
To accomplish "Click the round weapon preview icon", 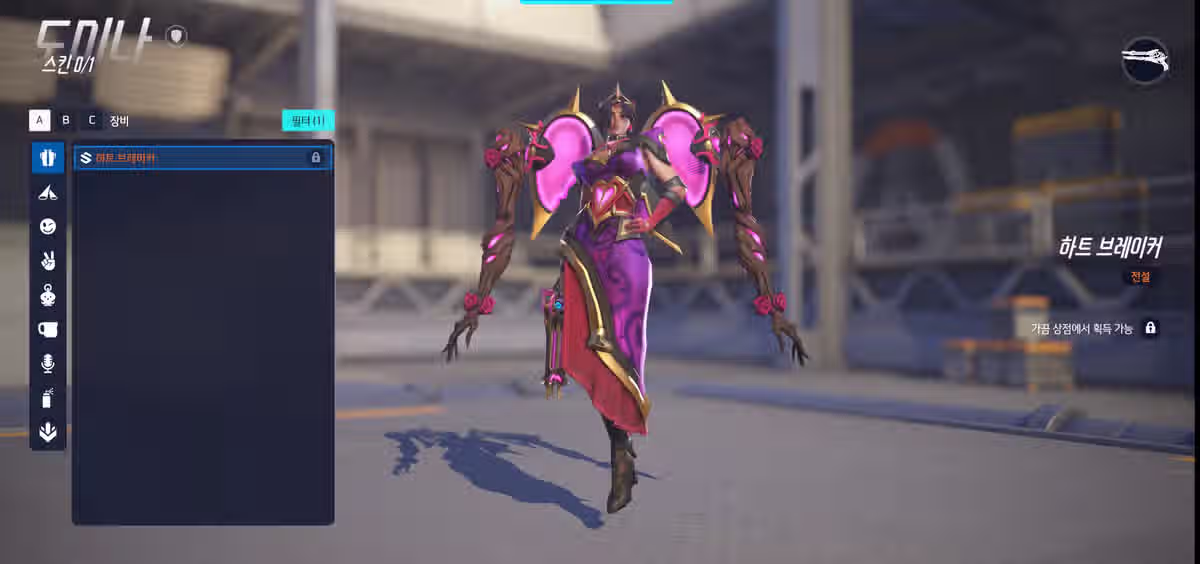I will pos(1145,62).
